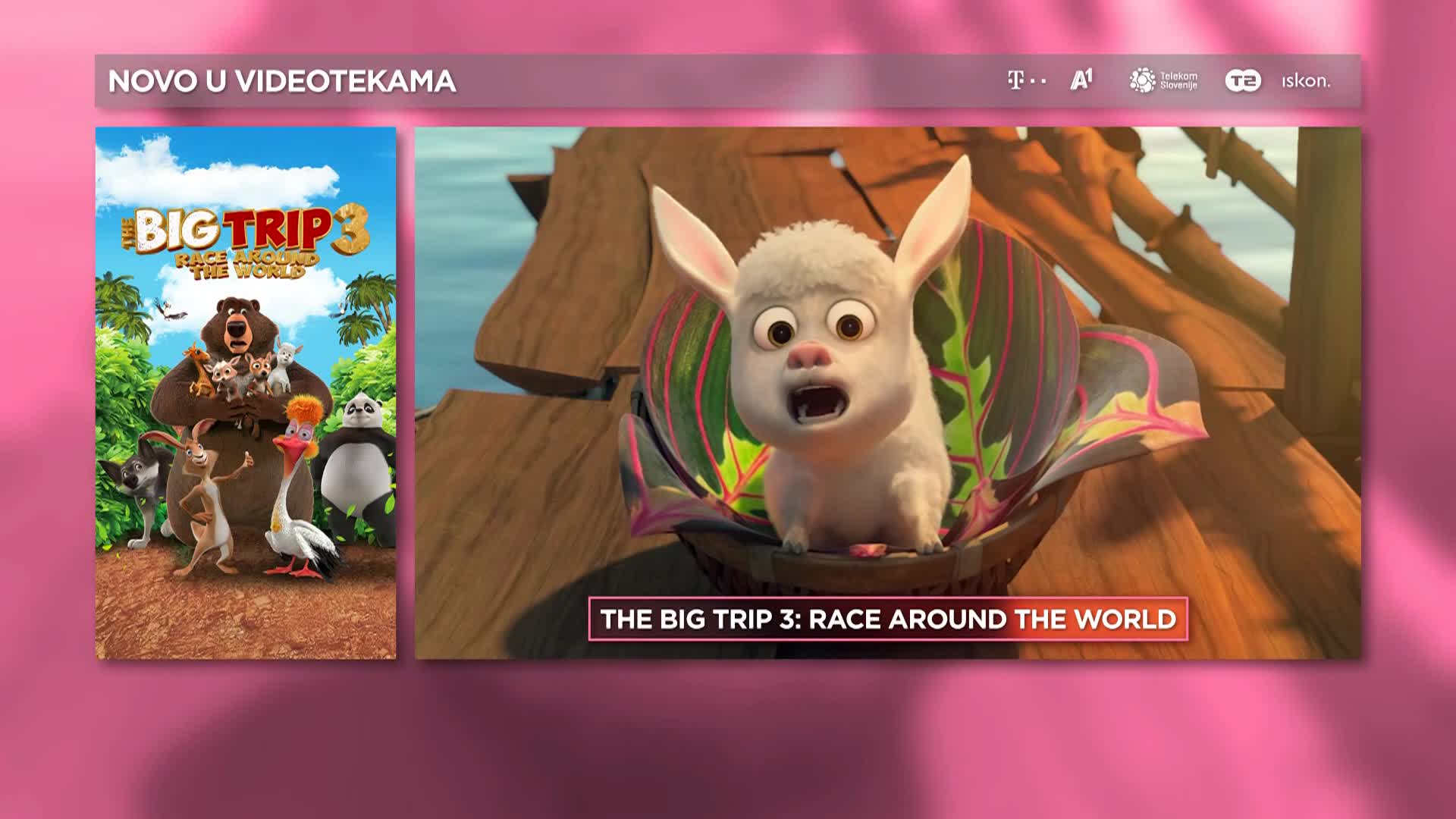Screen dimensions: 1456x819
Task: Open the iskon provider logo
Action: (x=1306, y=80)
